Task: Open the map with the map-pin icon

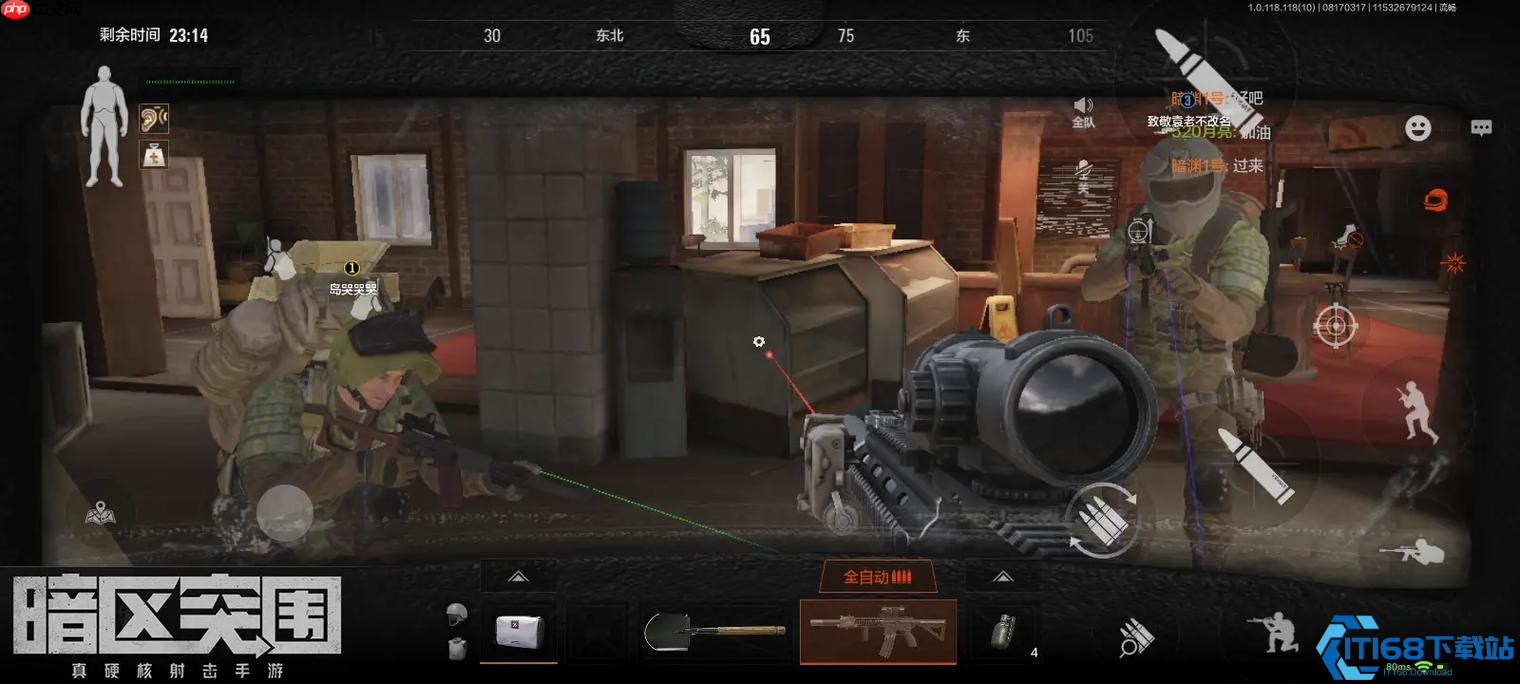Action: (100, 513)
